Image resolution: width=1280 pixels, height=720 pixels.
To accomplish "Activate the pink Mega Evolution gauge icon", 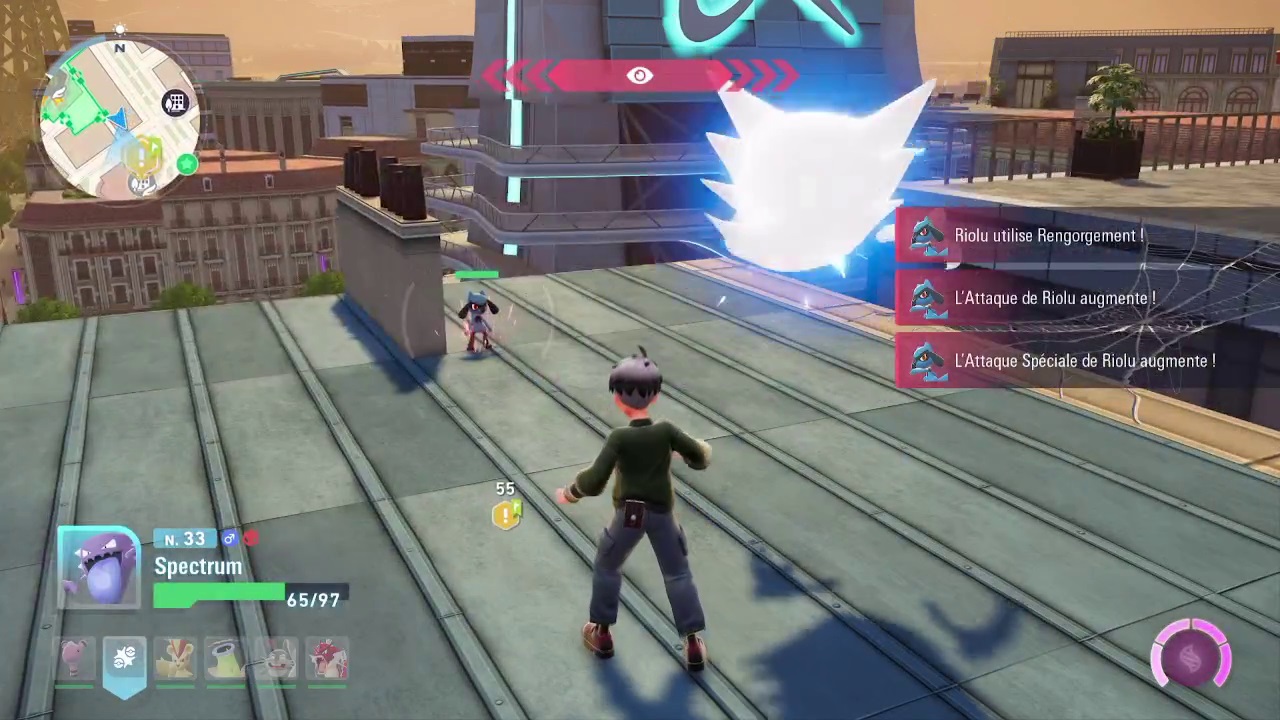I will click(1191, 656).
